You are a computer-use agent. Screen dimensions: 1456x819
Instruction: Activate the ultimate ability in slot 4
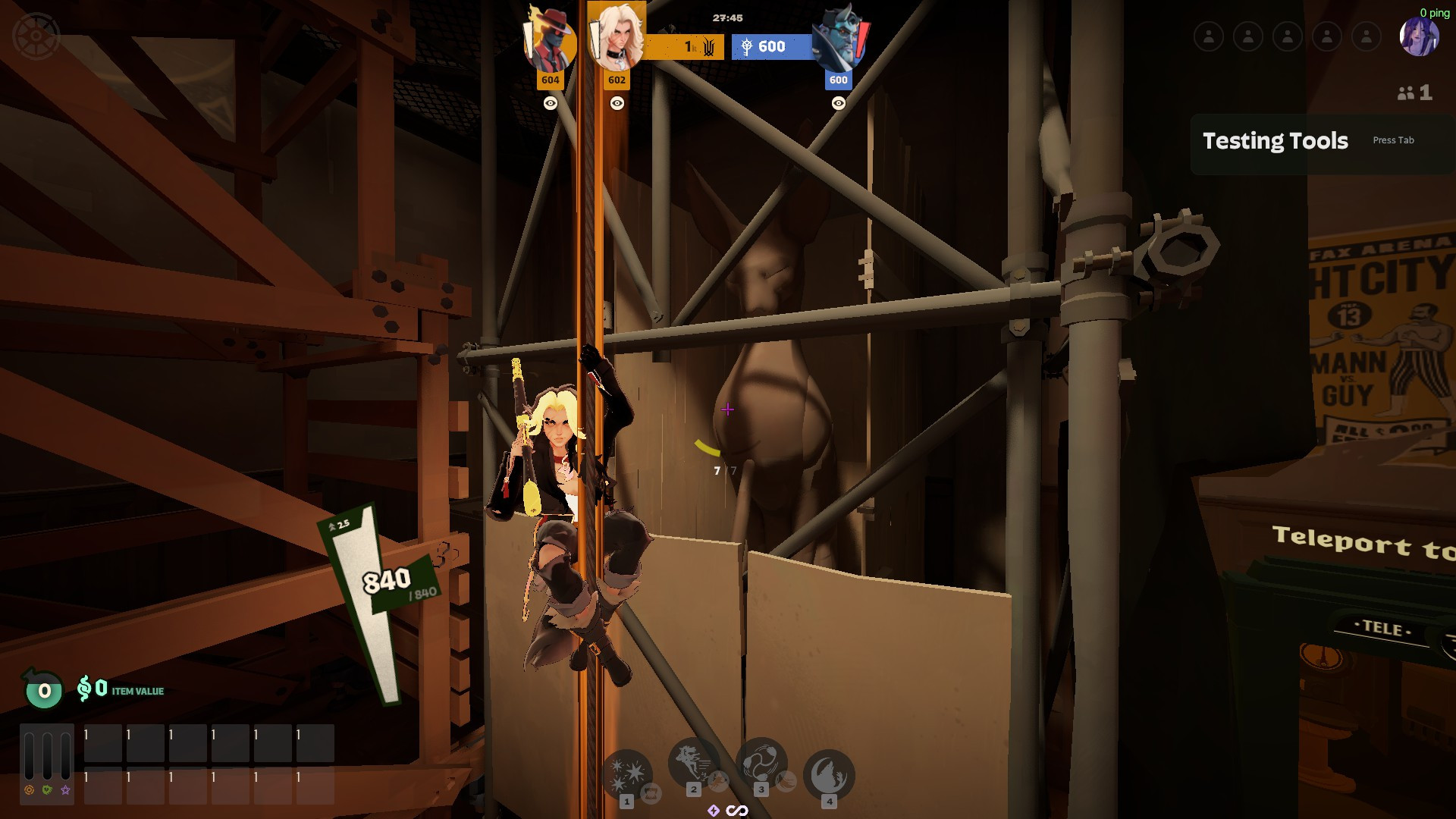pos(829,774)
